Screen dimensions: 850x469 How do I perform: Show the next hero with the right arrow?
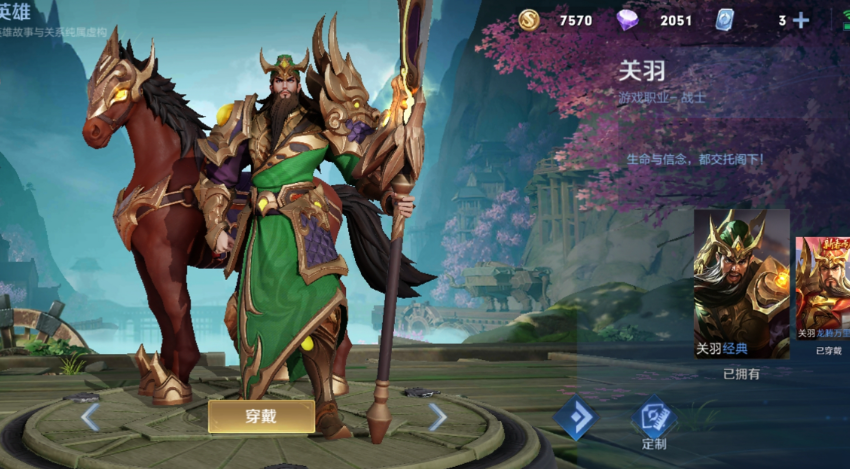tap(437, 416)
